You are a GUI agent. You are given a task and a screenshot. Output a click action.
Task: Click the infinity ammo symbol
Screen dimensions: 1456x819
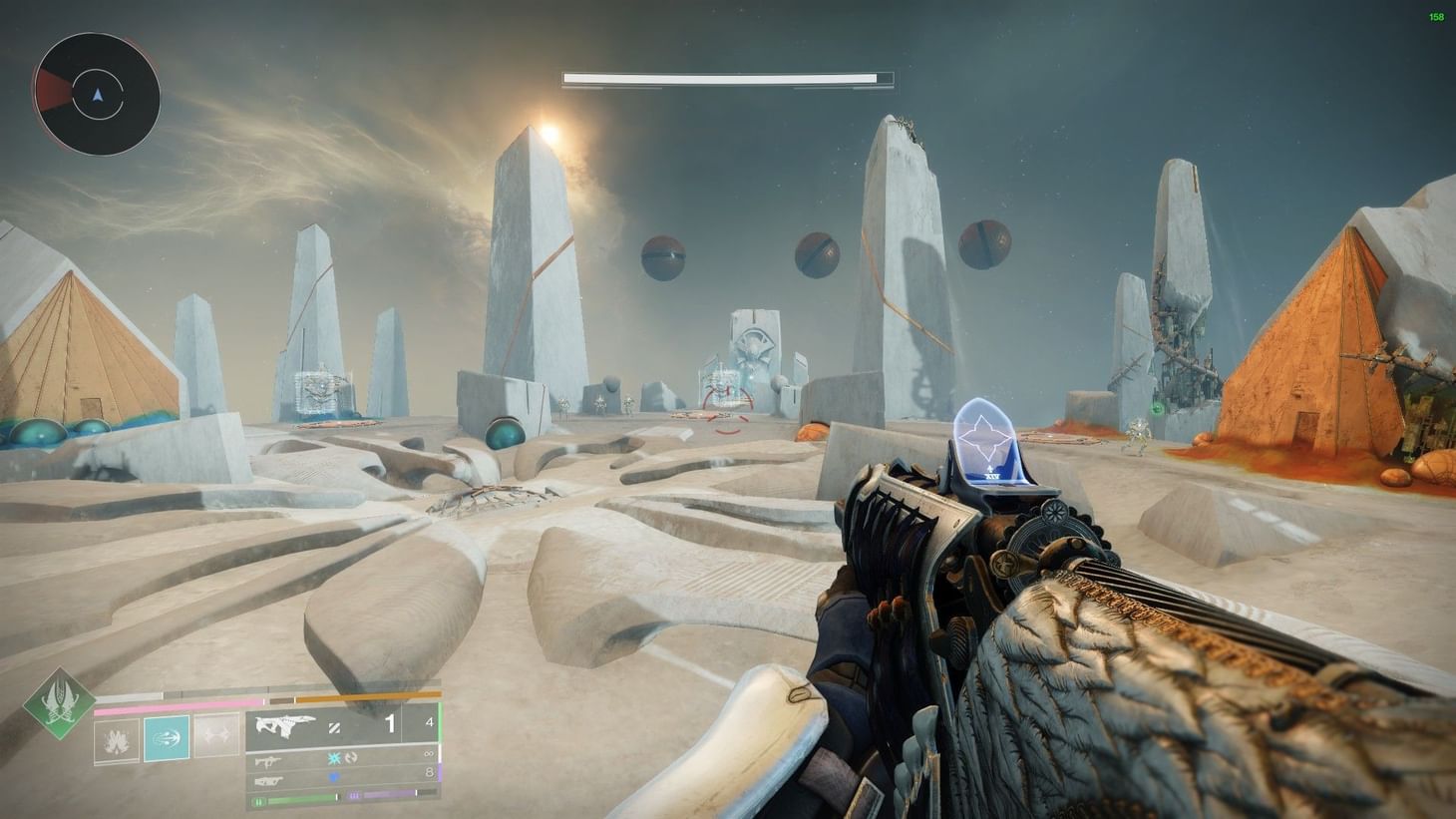pyautogui.click(x=429, y=753)
